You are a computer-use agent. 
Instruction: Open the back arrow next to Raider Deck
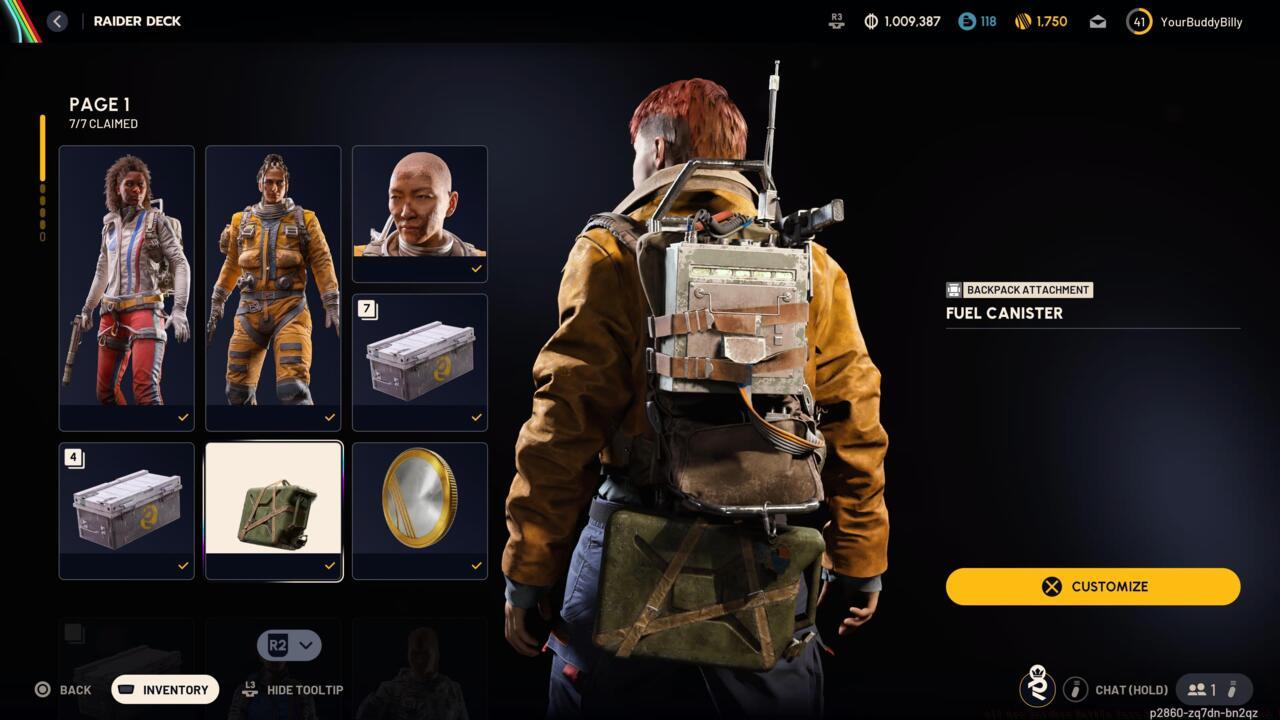(57, 20)
